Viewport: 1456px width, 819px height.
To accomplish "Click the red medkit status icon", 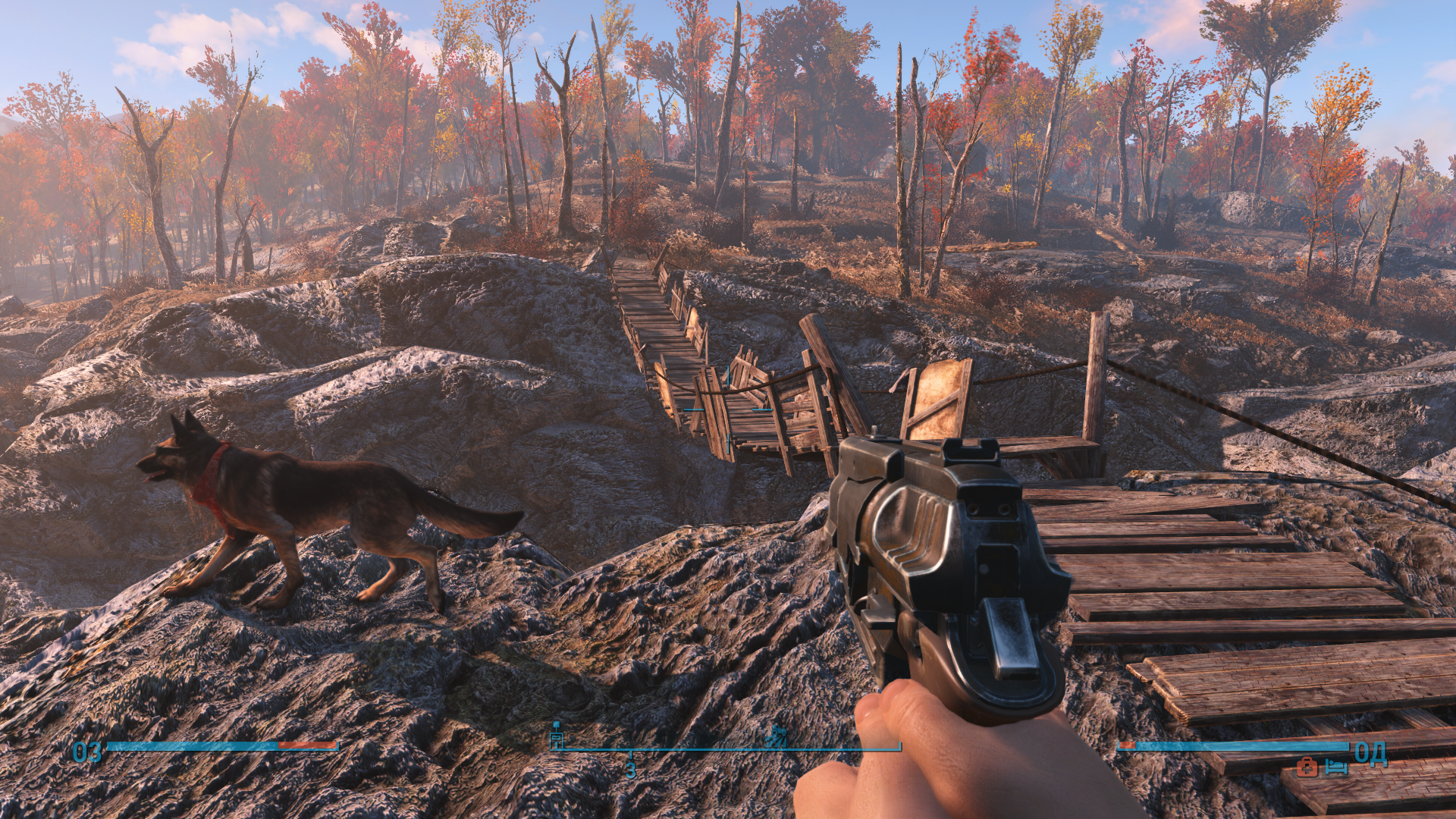I will click(x=1307, y=767).
